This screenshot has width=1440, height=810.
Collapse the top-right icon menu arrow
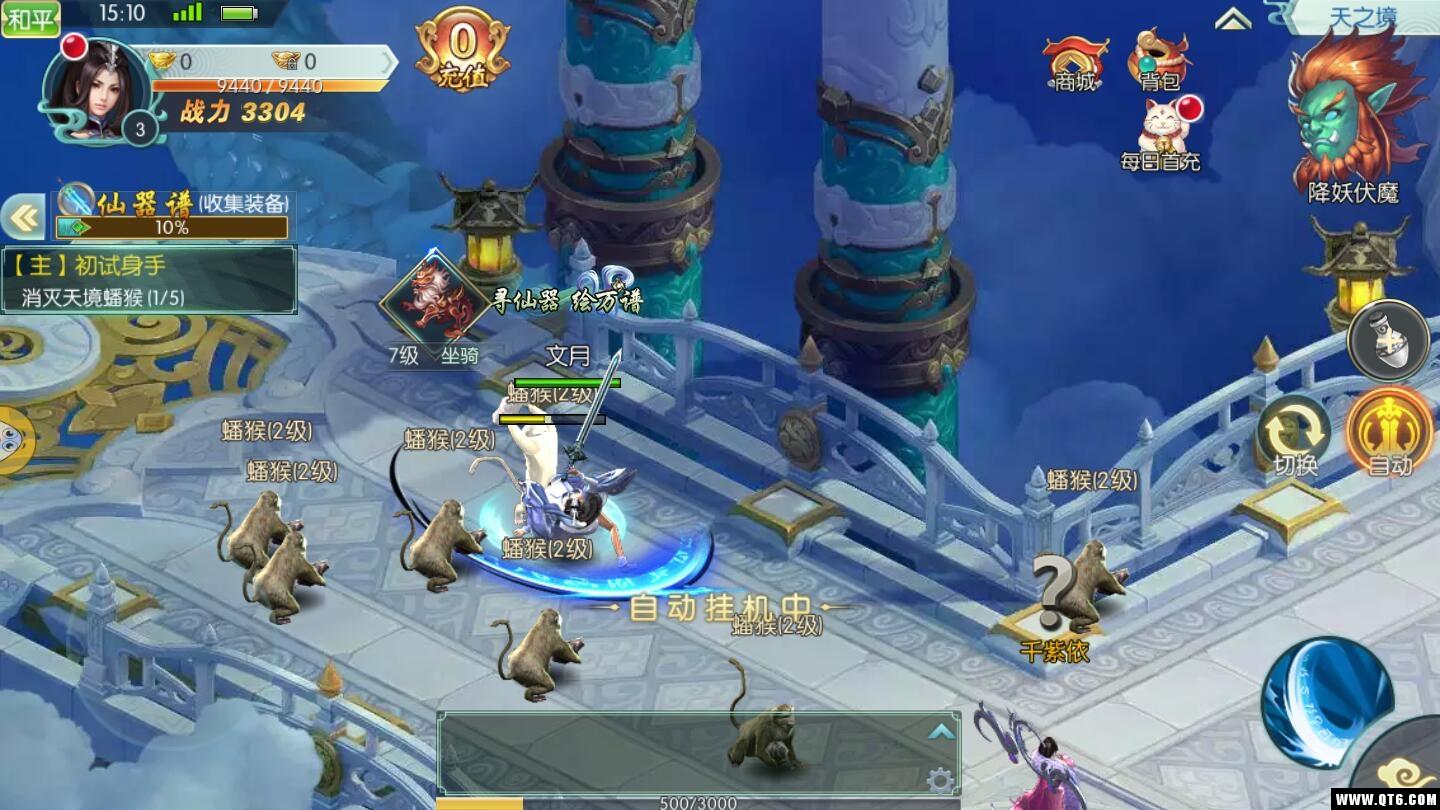click(x=1234, y=20)
